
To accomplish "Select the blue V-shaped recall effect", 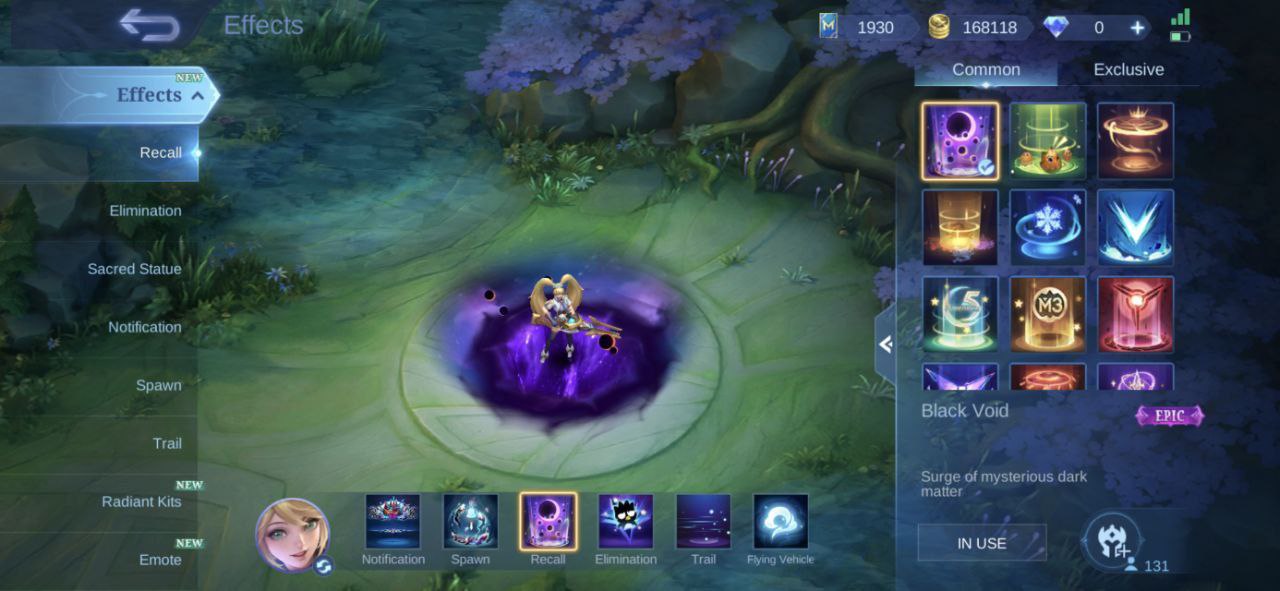I will pos(1135,227).
